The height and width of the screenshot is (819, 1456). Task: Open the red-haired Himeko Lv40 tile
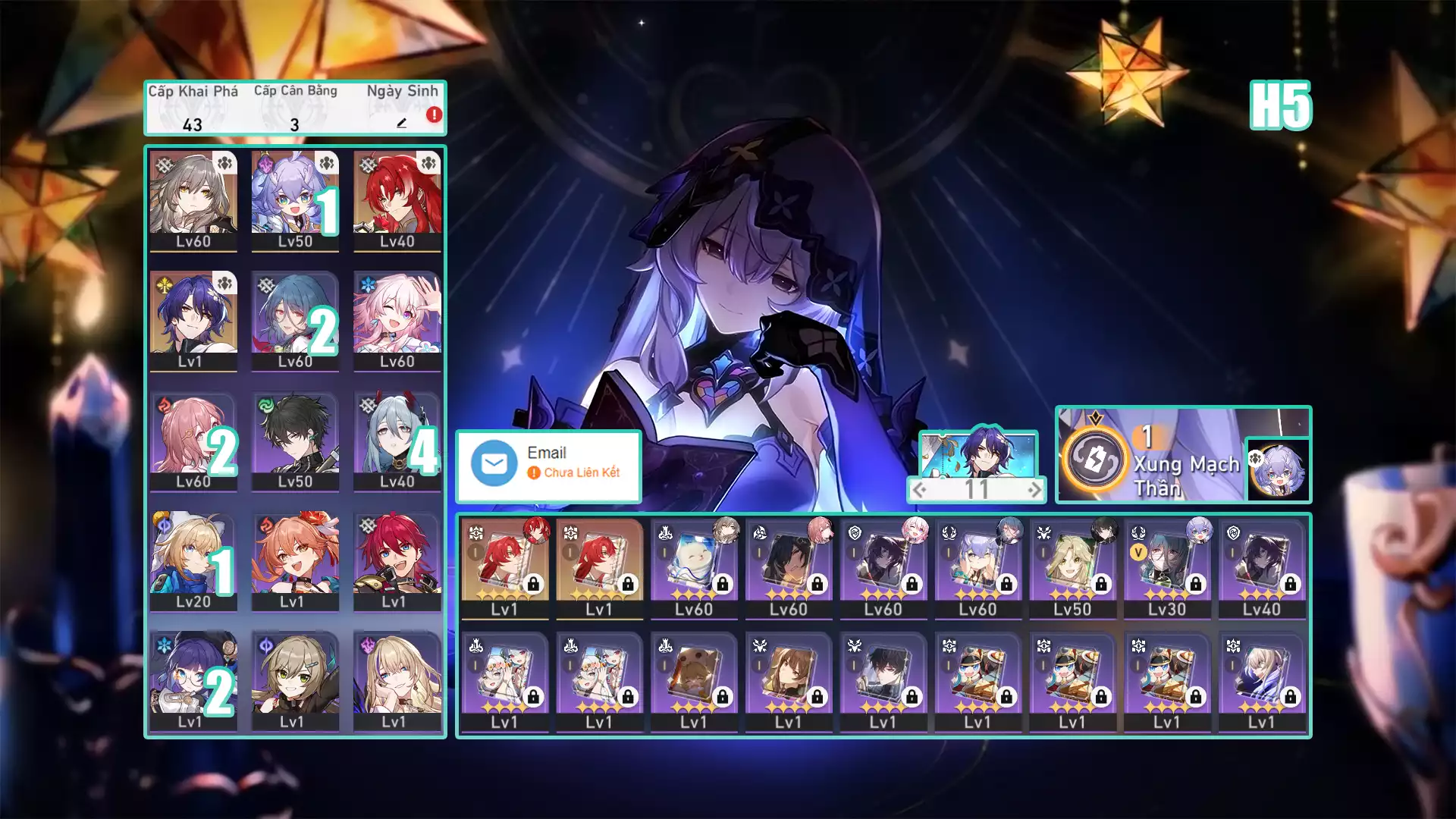tap(397, 201)
